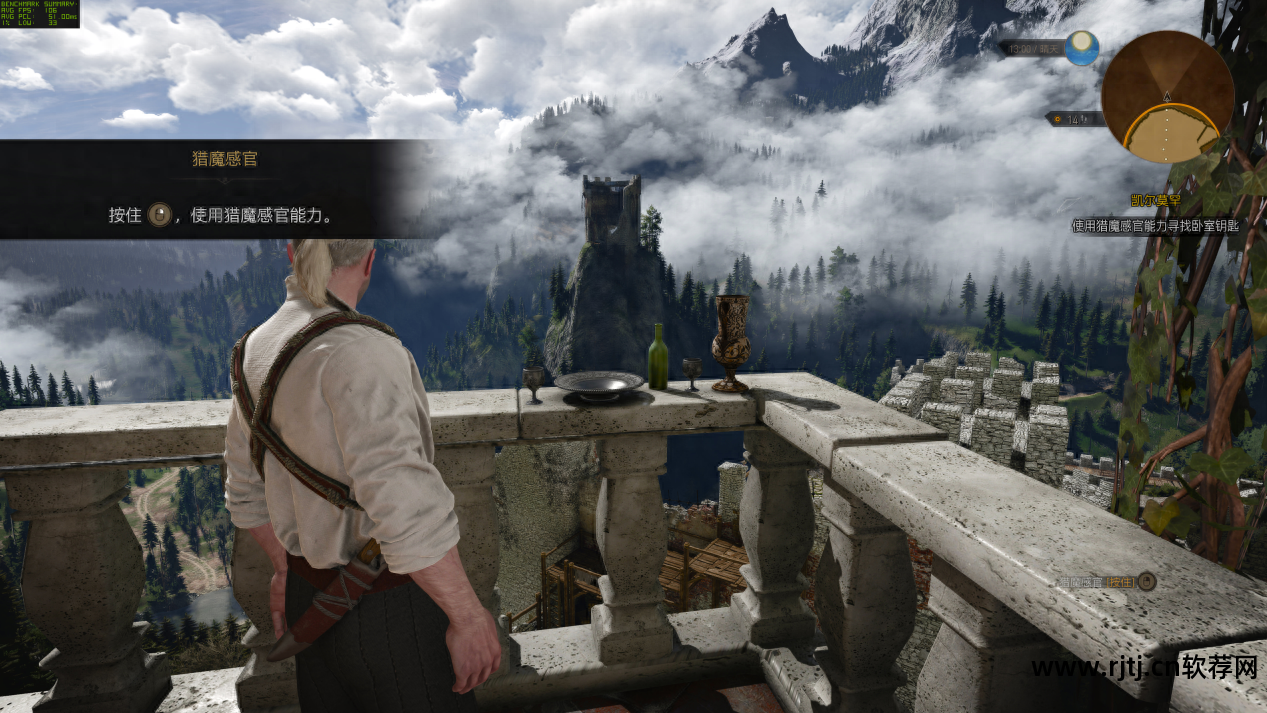Select the sun weather icon beside the clock

point(1081,48)
